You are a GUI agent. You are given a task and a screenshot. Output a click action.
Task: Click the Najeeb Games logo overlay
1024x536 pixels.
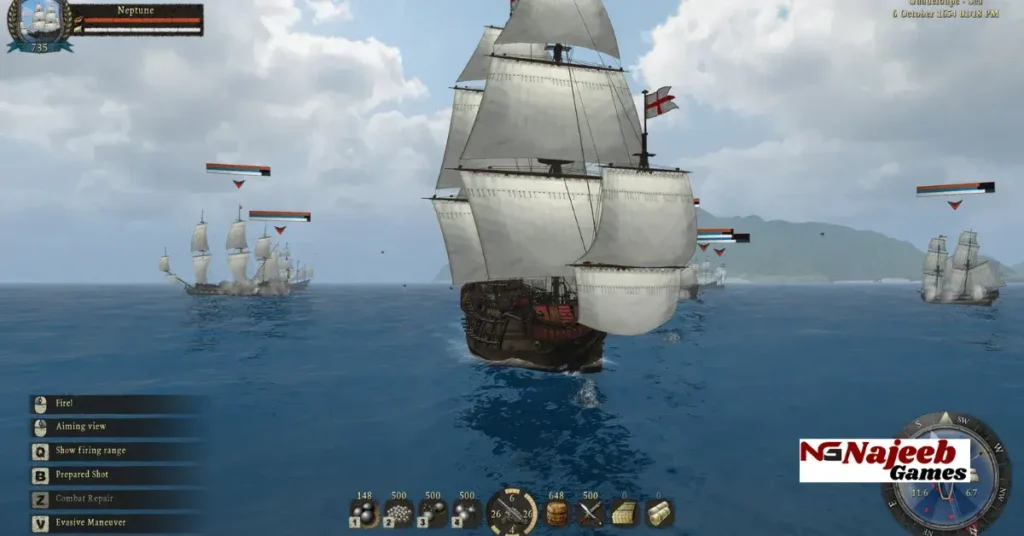(x=884, y=460)
